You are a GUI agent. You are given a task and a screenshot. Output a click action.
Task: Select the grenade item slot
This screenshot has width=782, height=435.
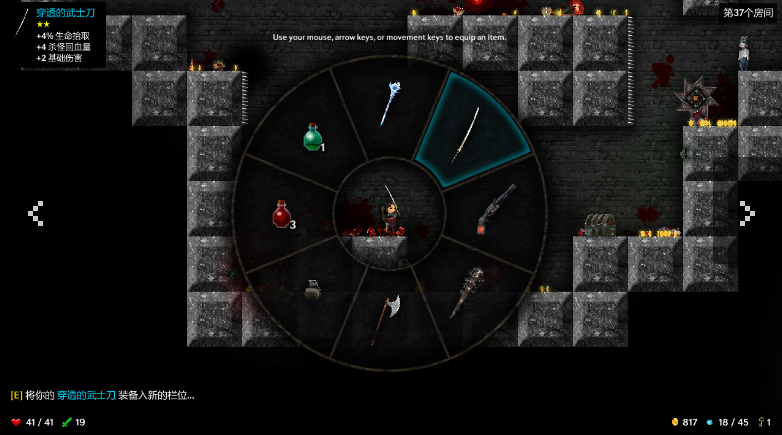click(x=312, y=291)
